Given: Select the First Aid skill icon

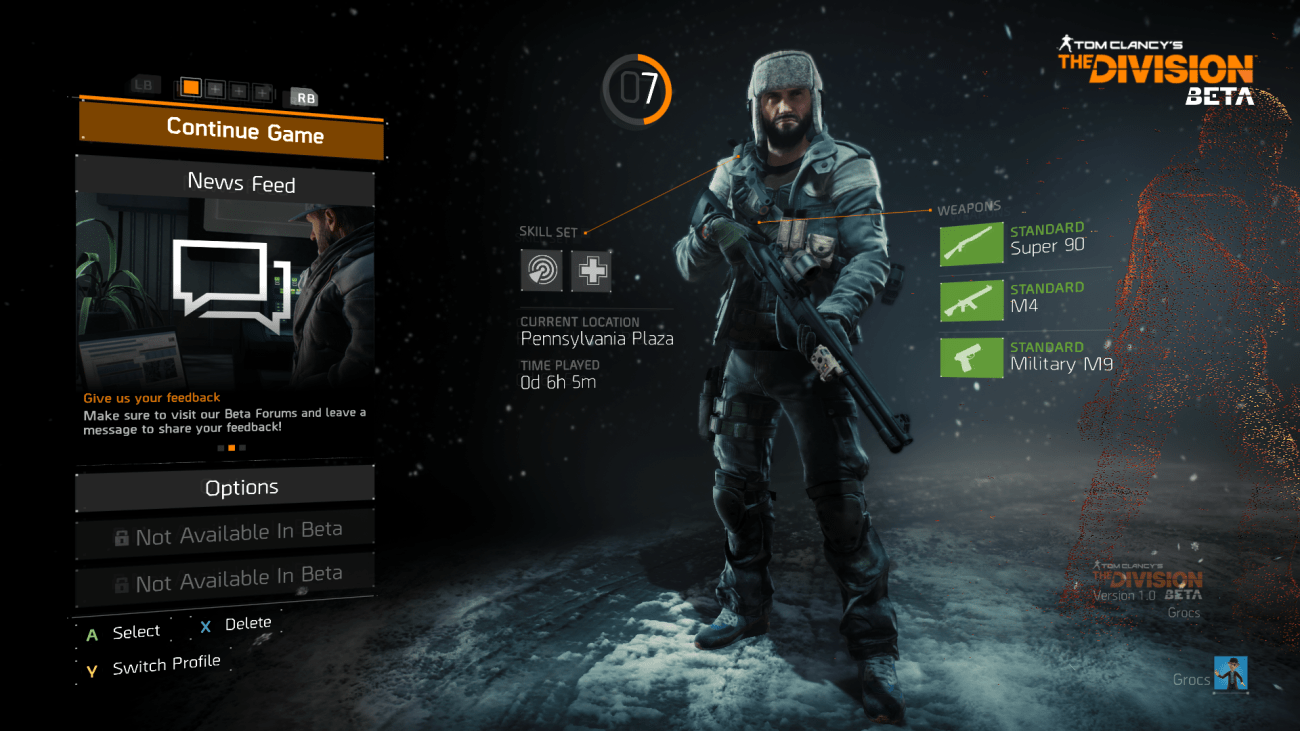Looking at the screenshot, I should [590, 270].
